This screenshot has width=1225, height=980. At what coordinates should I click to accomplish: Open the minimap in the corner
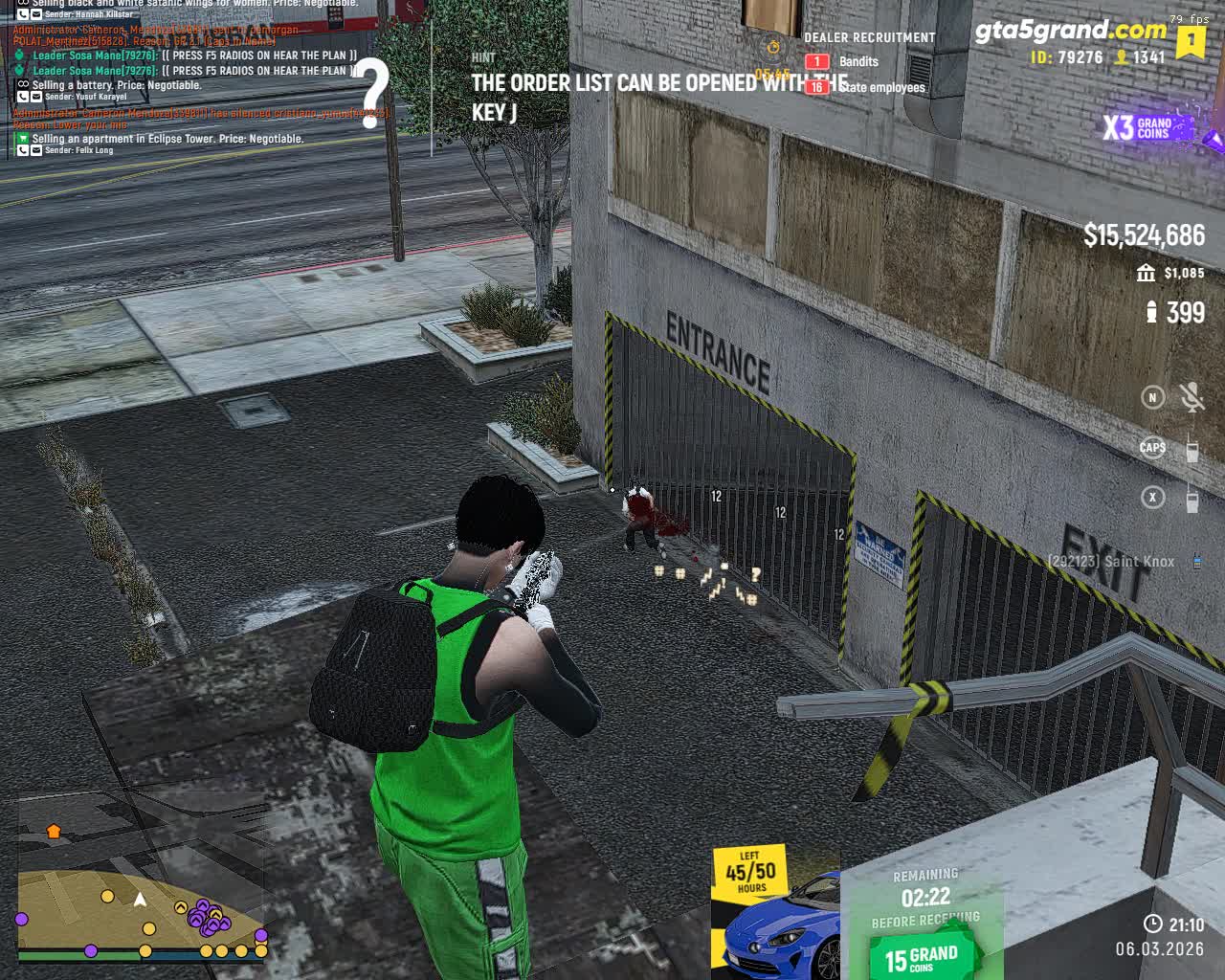[142, 880]
